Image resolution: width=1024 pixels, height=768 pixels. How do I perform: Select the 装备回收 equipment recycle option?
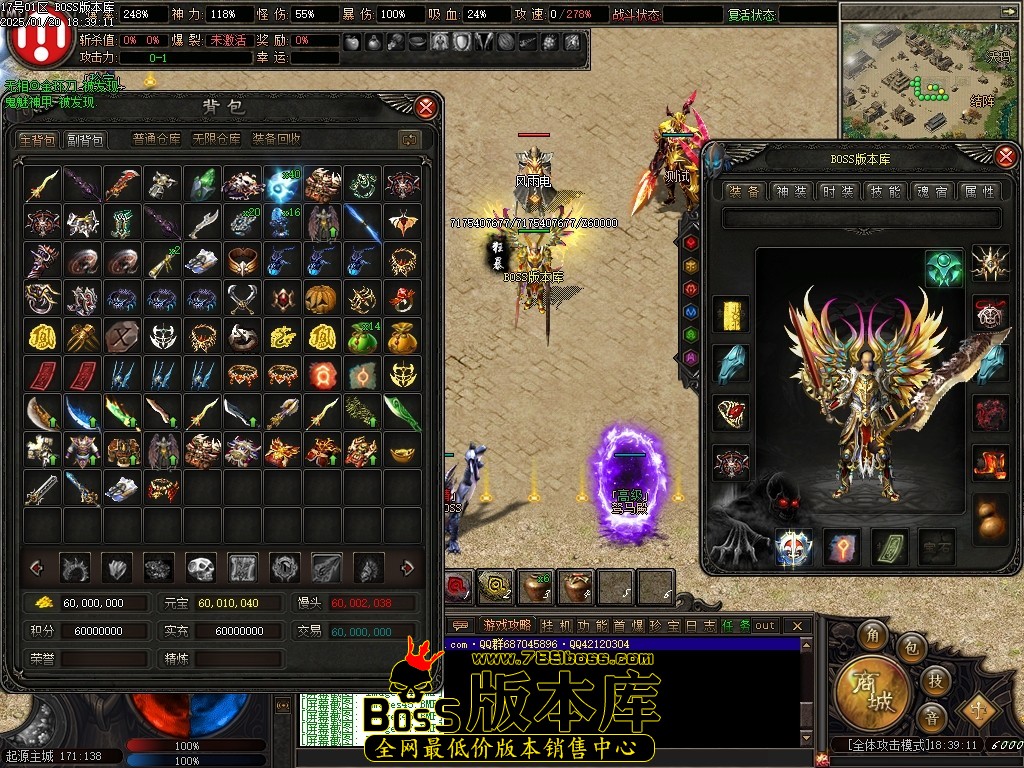tap(276, 139)
